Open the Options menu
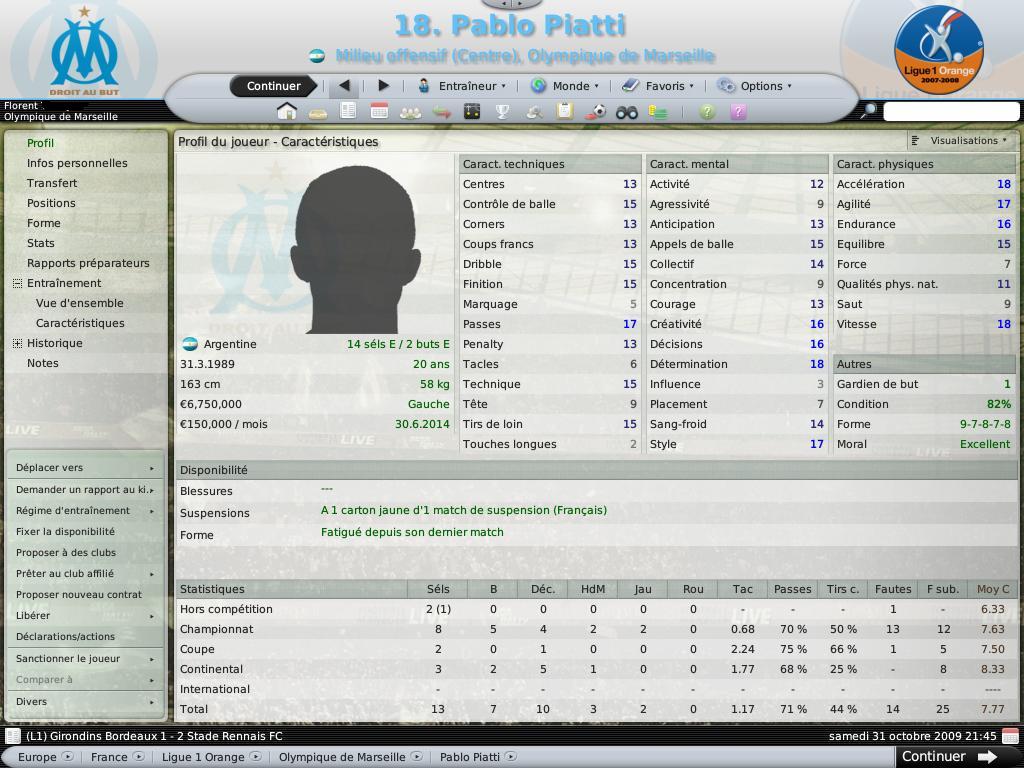Image resolution: width=1024 pixels, height=768 pixels. point(755,86)
